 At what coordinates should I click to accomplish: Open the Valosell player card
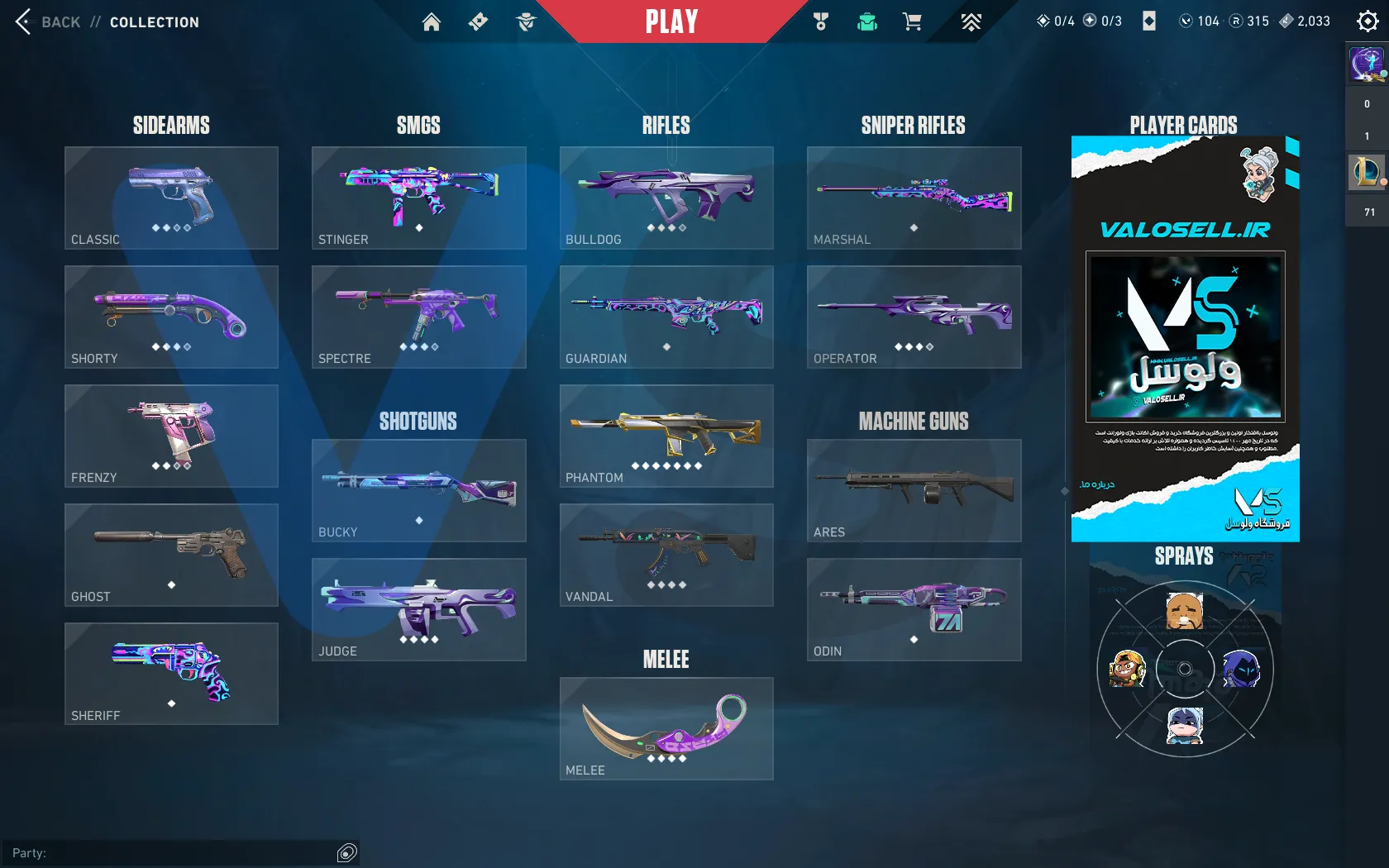coord(1185,339)
